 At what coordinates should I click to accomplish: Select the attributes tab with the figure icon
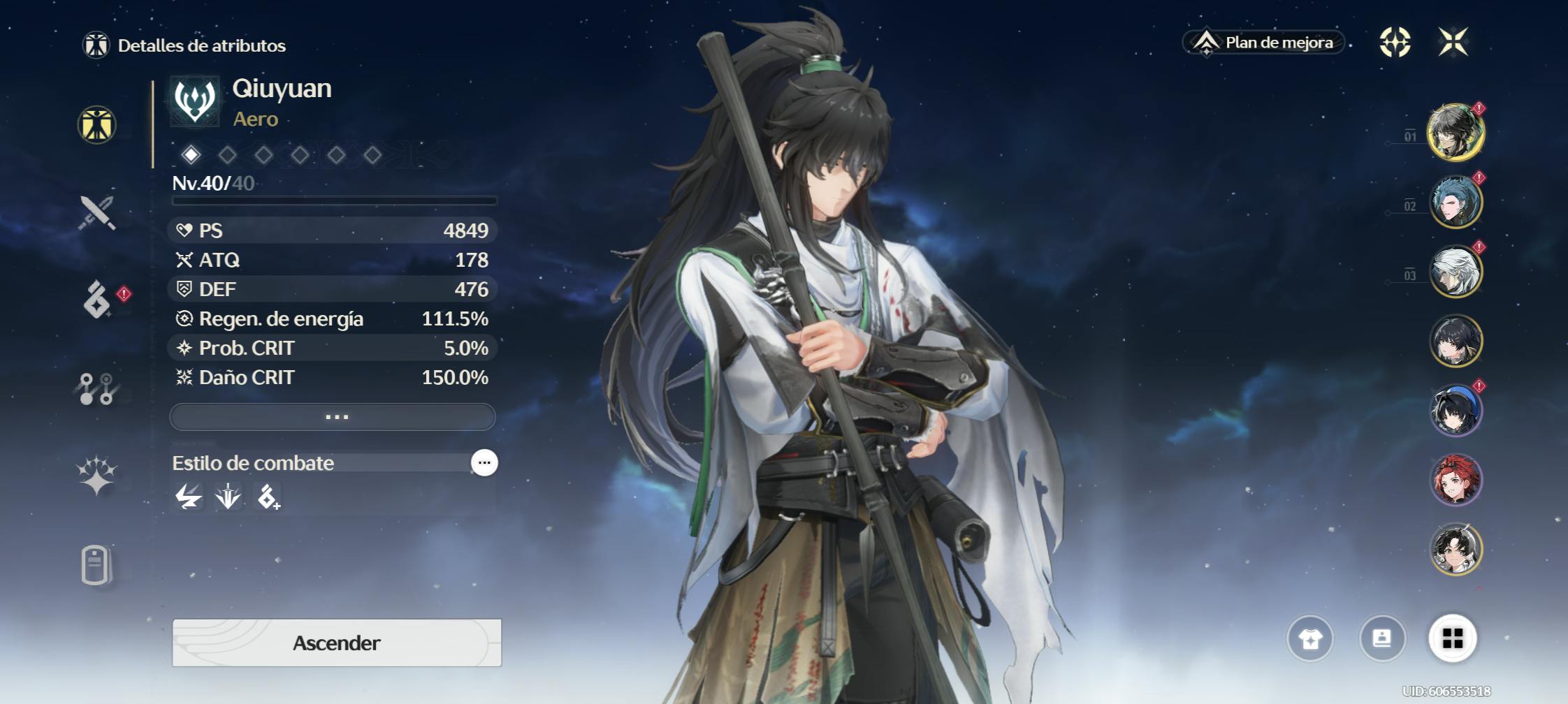pos(96,125)
